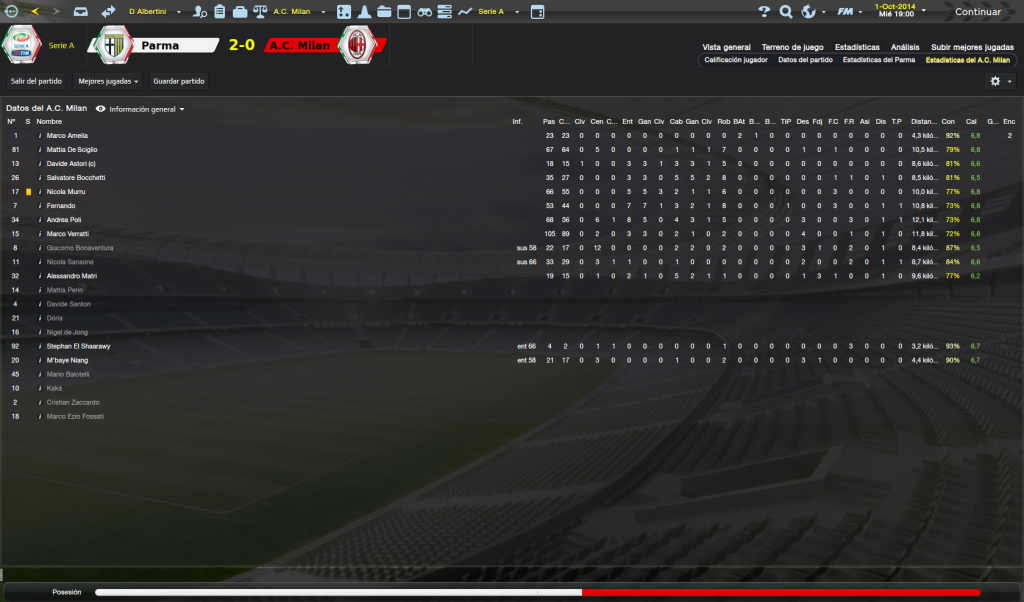1024x602 pixels.
Task: View Estadísticas del Parma
Action: point(878,60)
